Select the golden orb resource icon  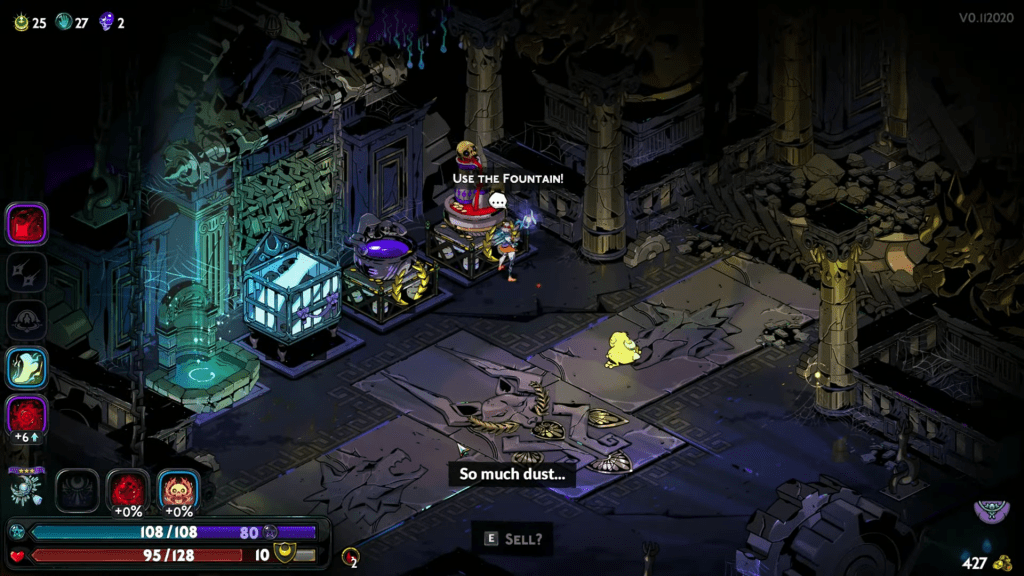[21, 22]
